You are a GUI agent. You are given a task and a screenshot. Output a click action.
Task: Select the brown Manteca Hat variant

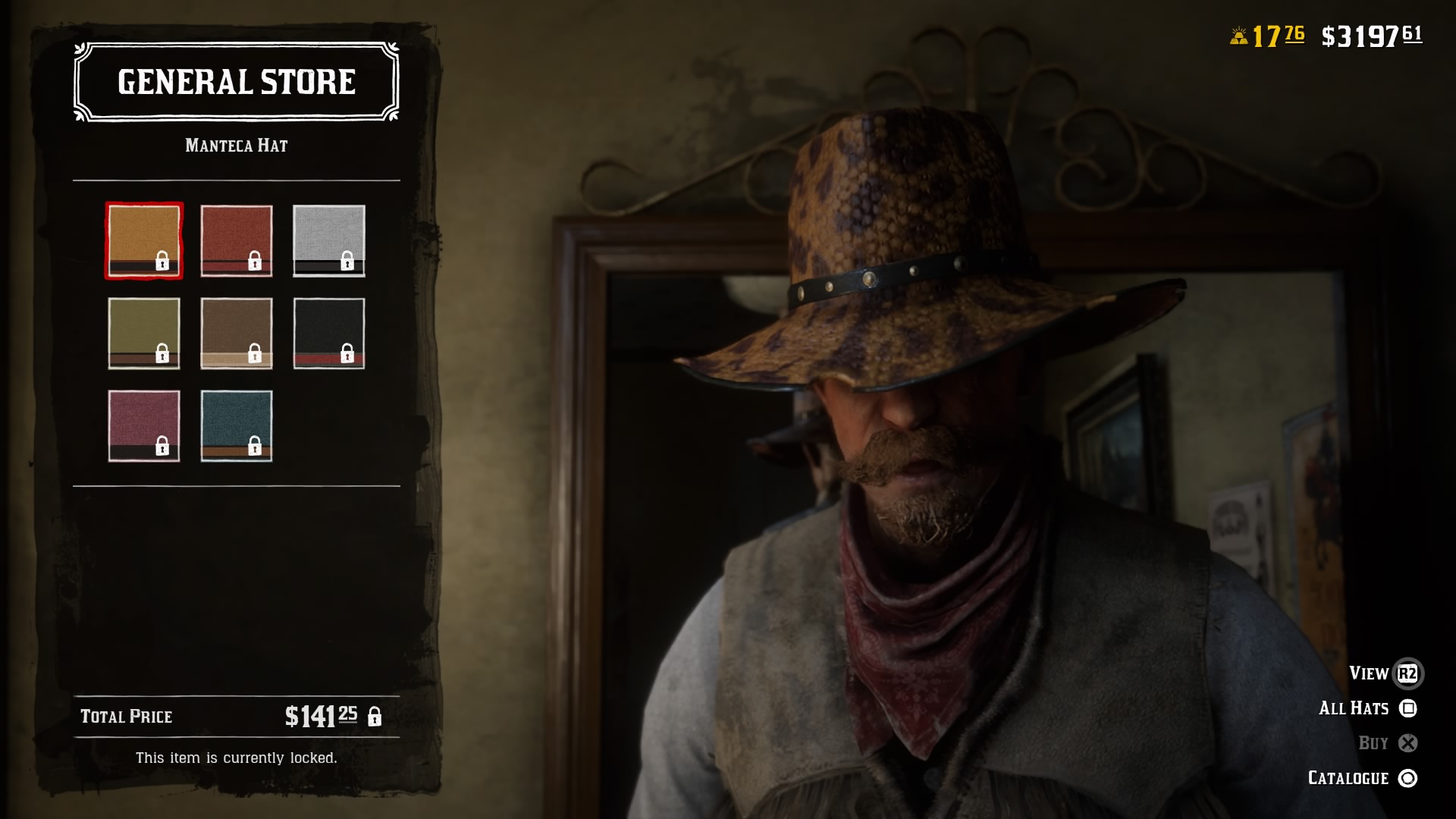236,332
